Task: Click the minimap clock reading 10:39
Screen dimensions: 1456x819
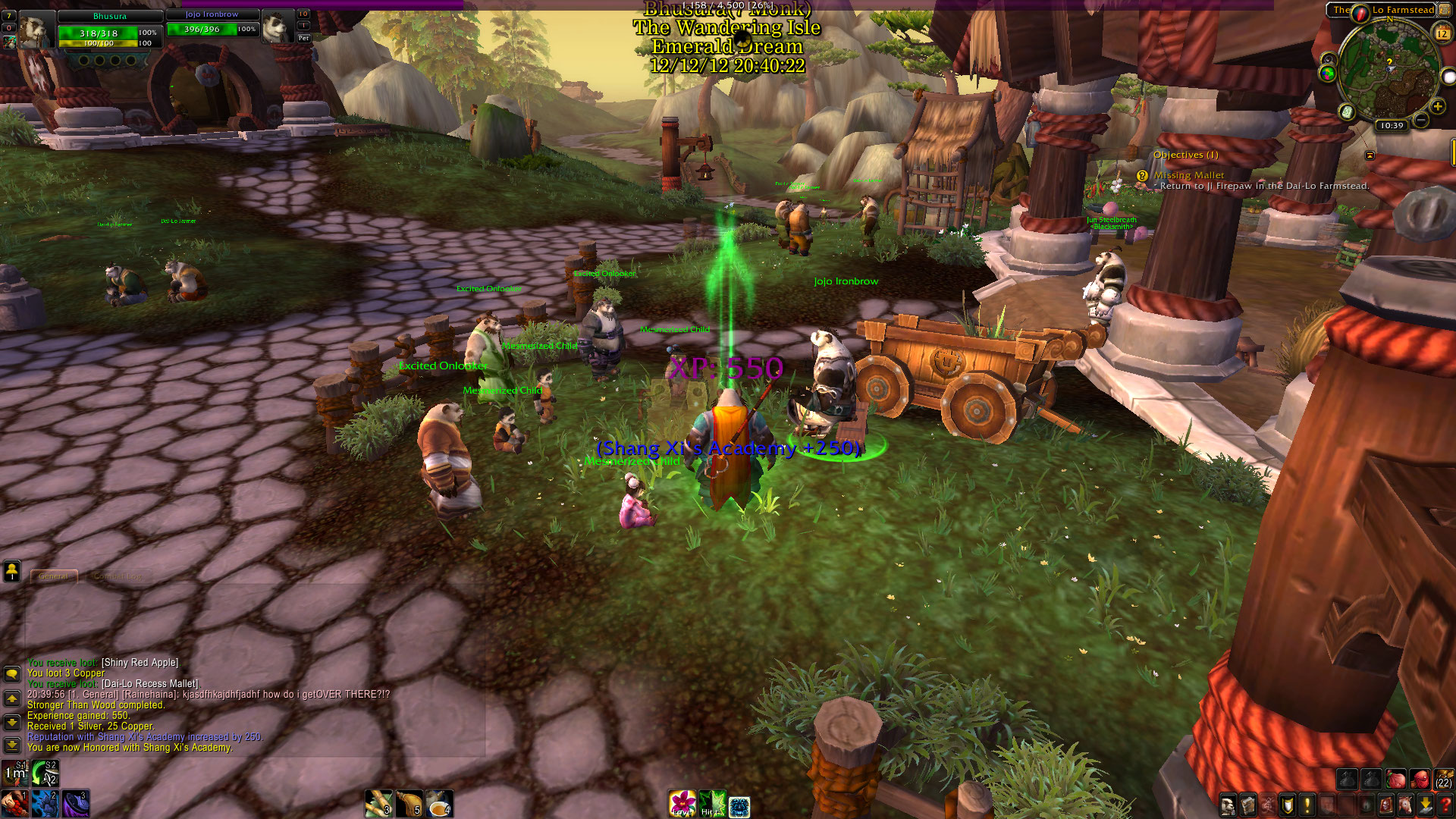Action: point(1392,126)
